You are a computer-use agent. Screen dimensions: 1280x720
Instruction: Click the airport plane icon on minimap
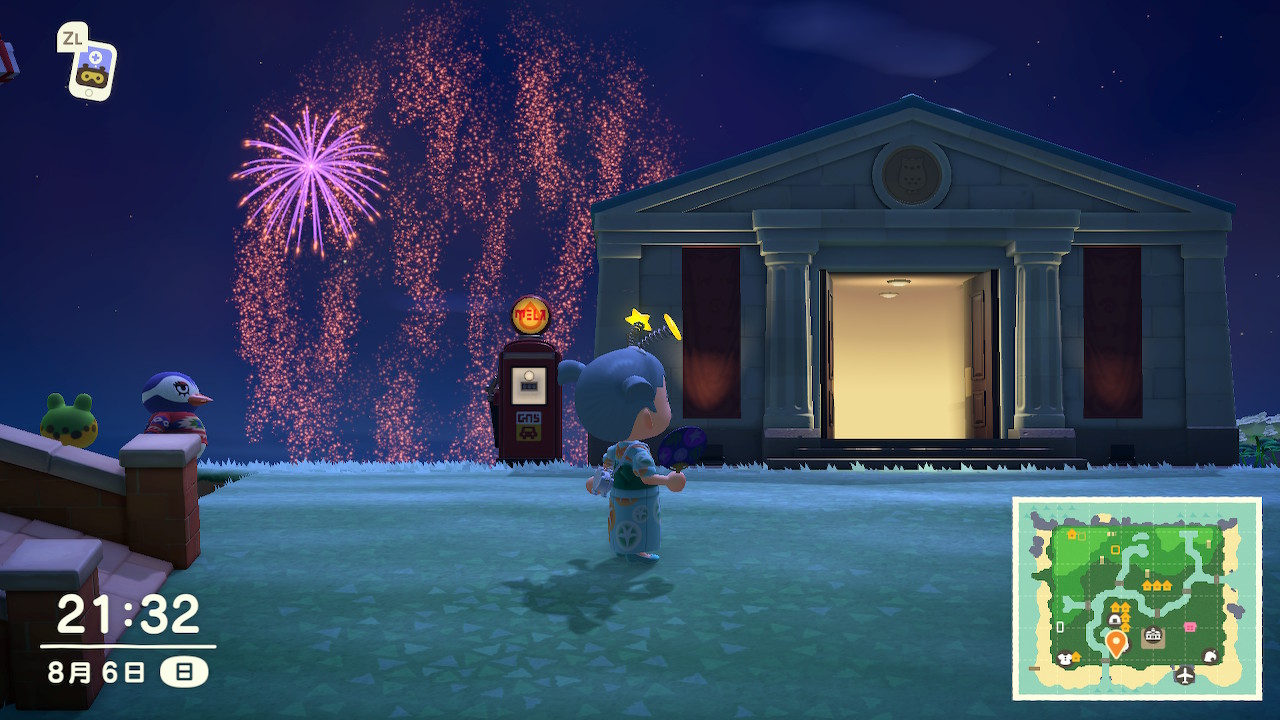pyautogui.click(x=1185, y=675)
